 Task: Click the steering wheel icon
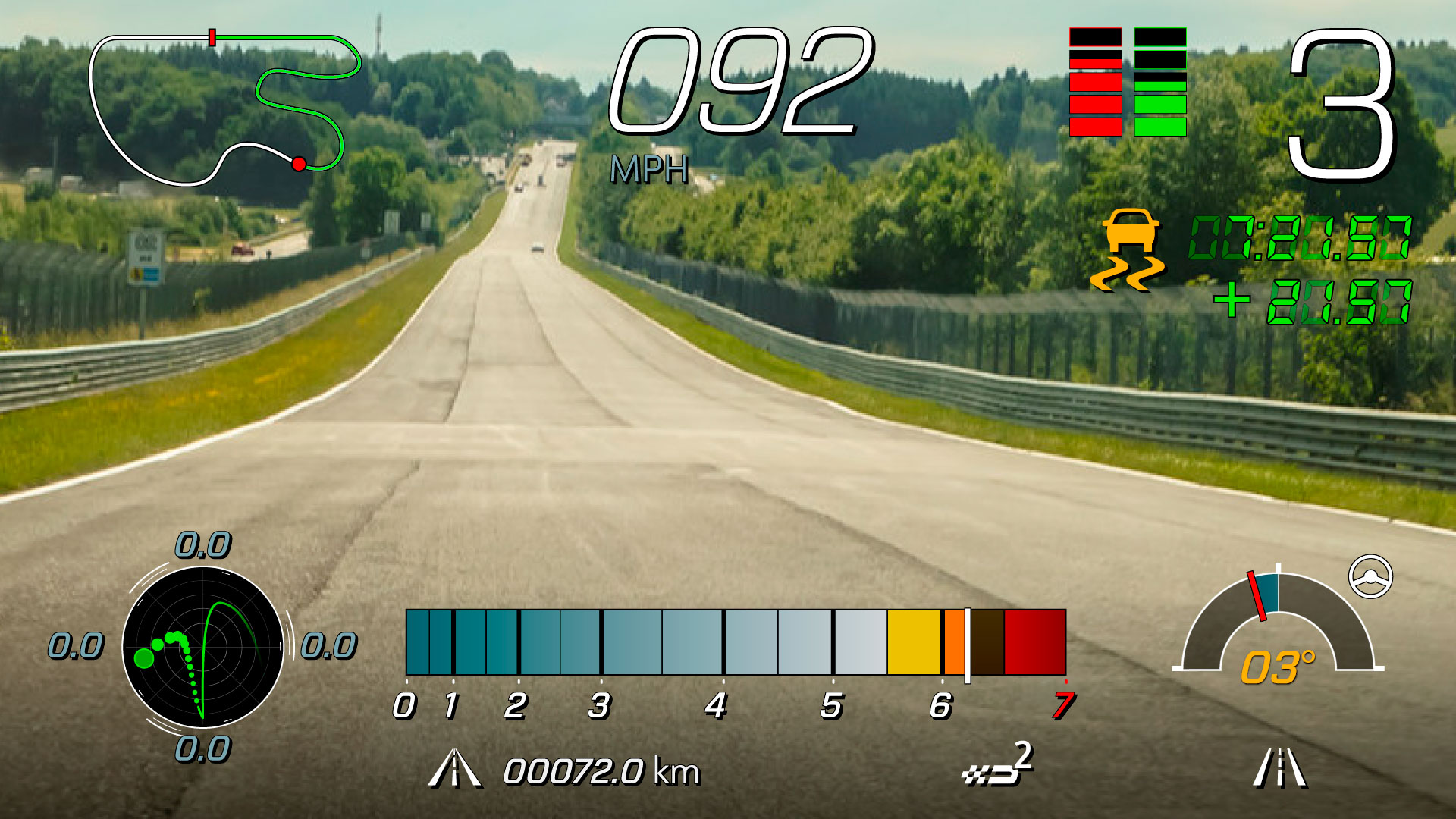pos(1370,576)
